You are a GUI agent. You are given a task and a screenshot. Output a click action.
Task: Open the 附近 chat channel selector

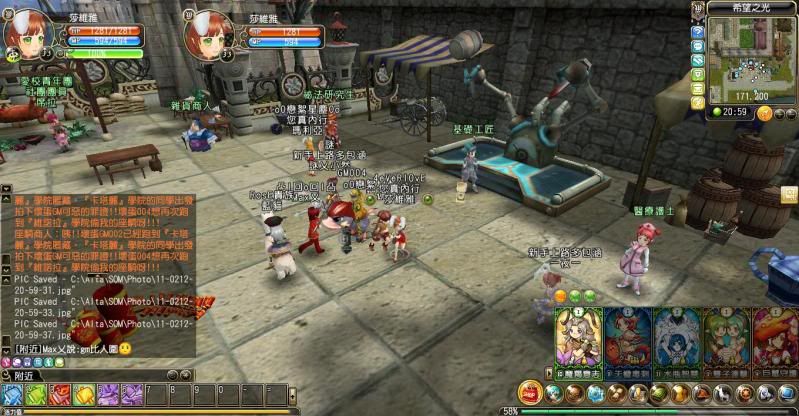click(x=25, y=376)
